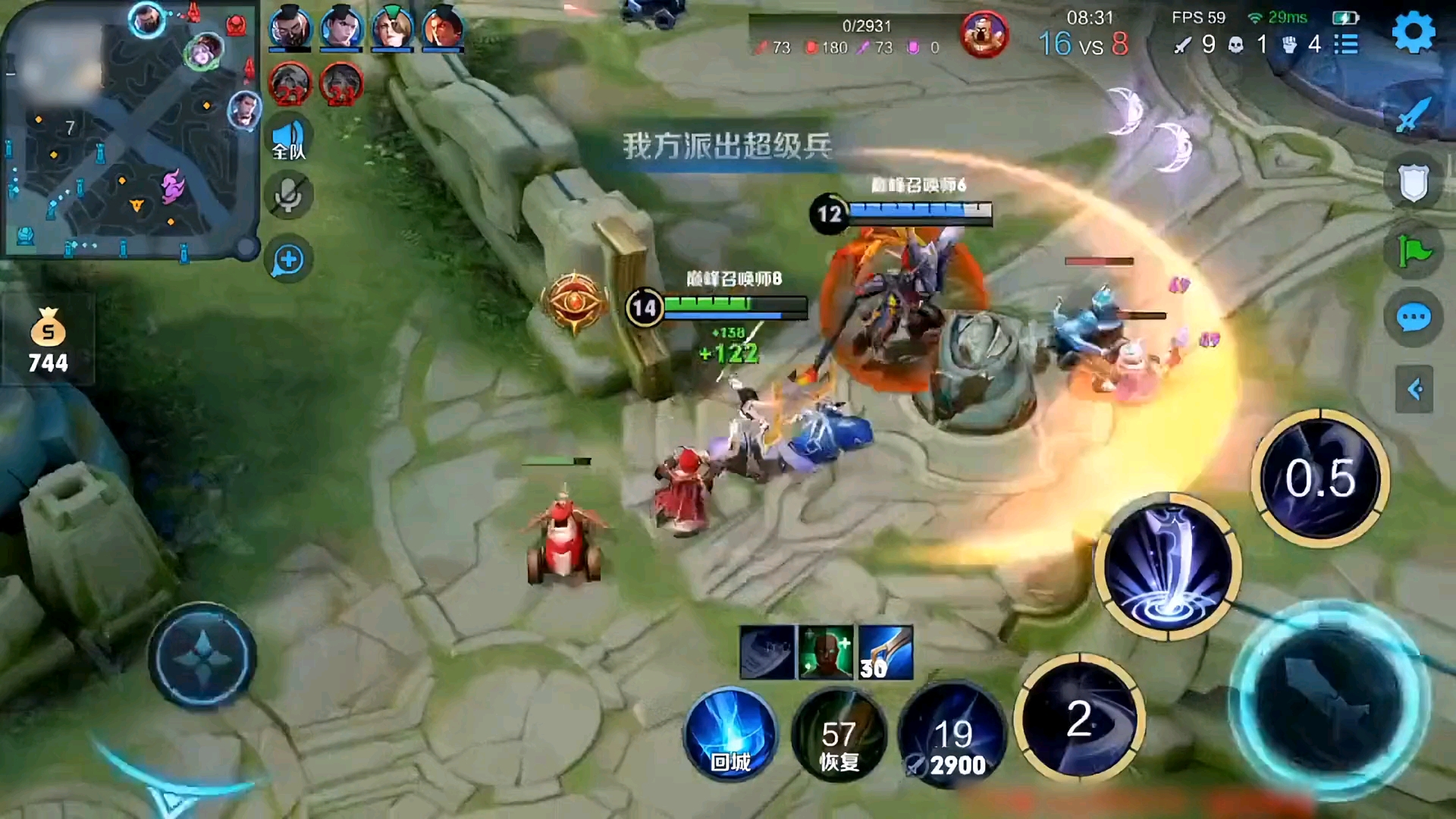Activate the recall 回城 button

pos(730,734)
